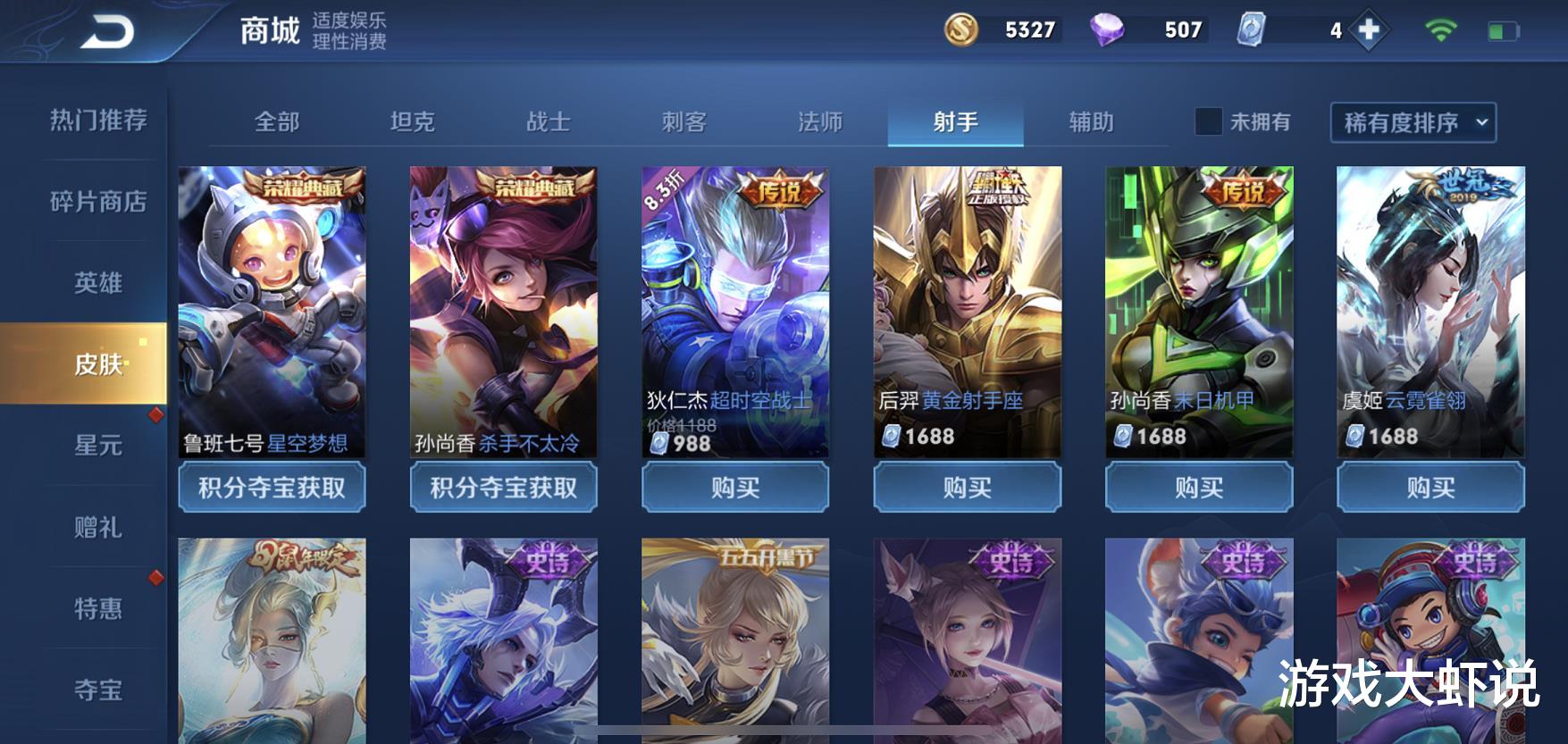Viewport: 1568px width, 744px height.
Task: Click 购买 under 狄仁杰 超时空战士
Action: (734, 488)
